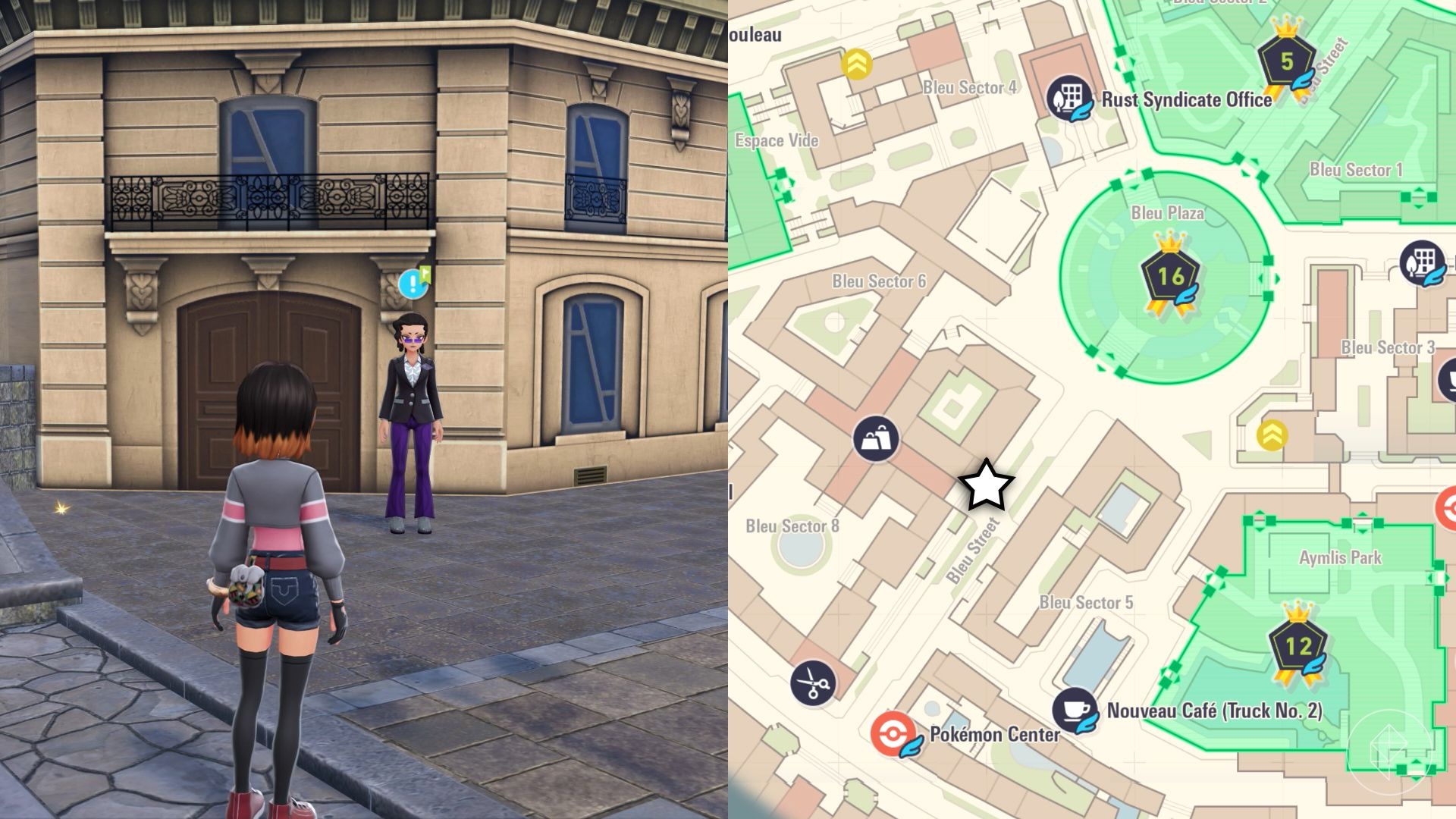Select the Rust Syndicate Office map marker
1456x819 pixels.
[x=1068, y=98]
